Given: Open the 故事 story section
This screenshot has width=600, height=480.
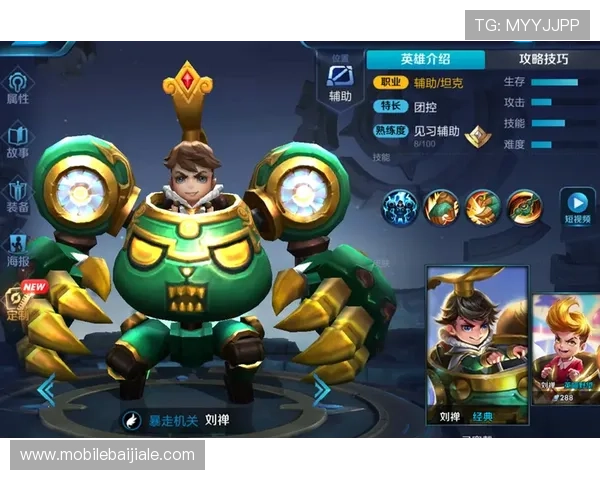Looking at the screenshot, I should [x=18, y=141].
